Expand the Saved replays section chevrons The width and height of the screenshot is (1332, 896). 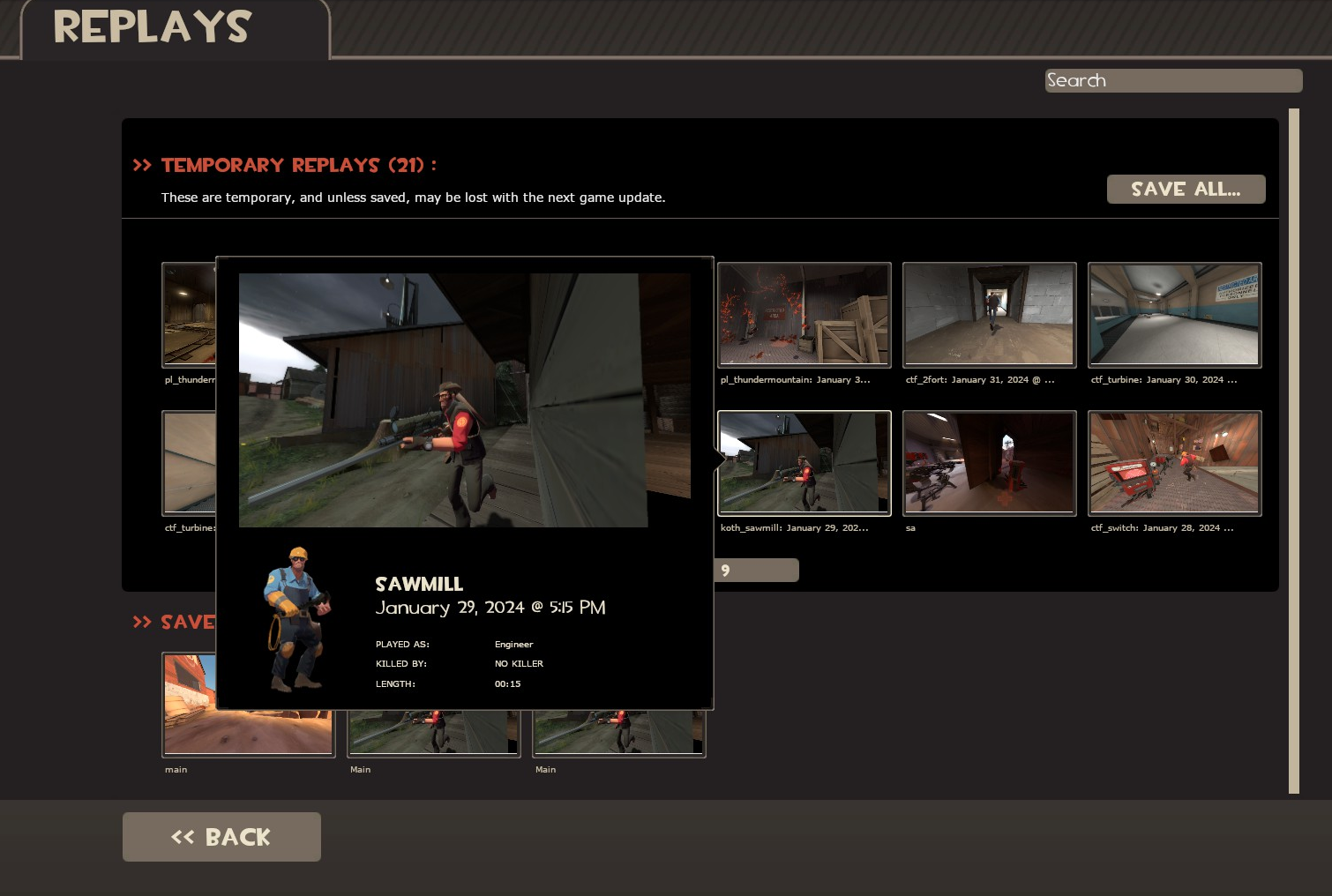pos(143,623)
